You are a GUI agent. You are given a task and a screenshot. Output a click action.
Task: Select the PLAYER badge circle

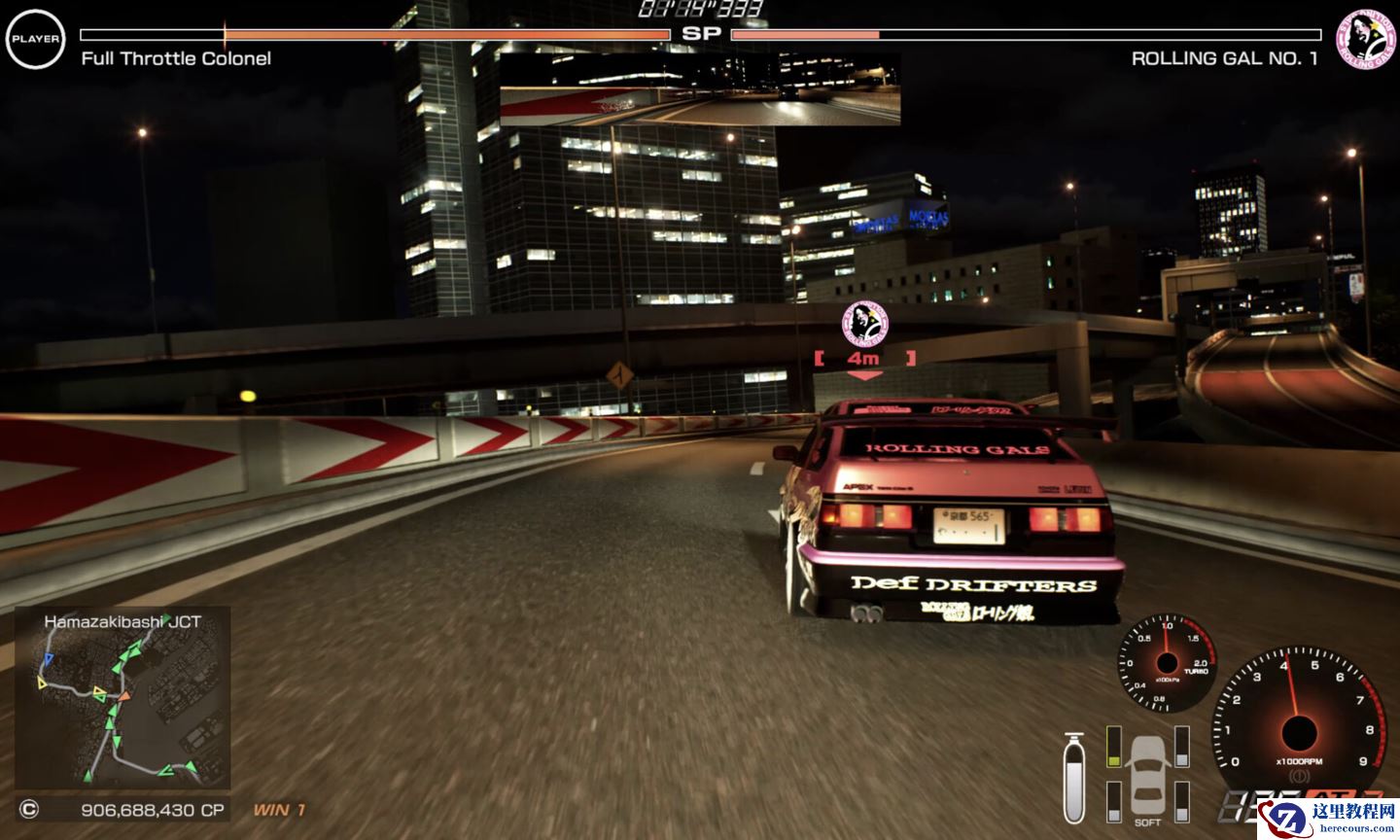(35, 40)
